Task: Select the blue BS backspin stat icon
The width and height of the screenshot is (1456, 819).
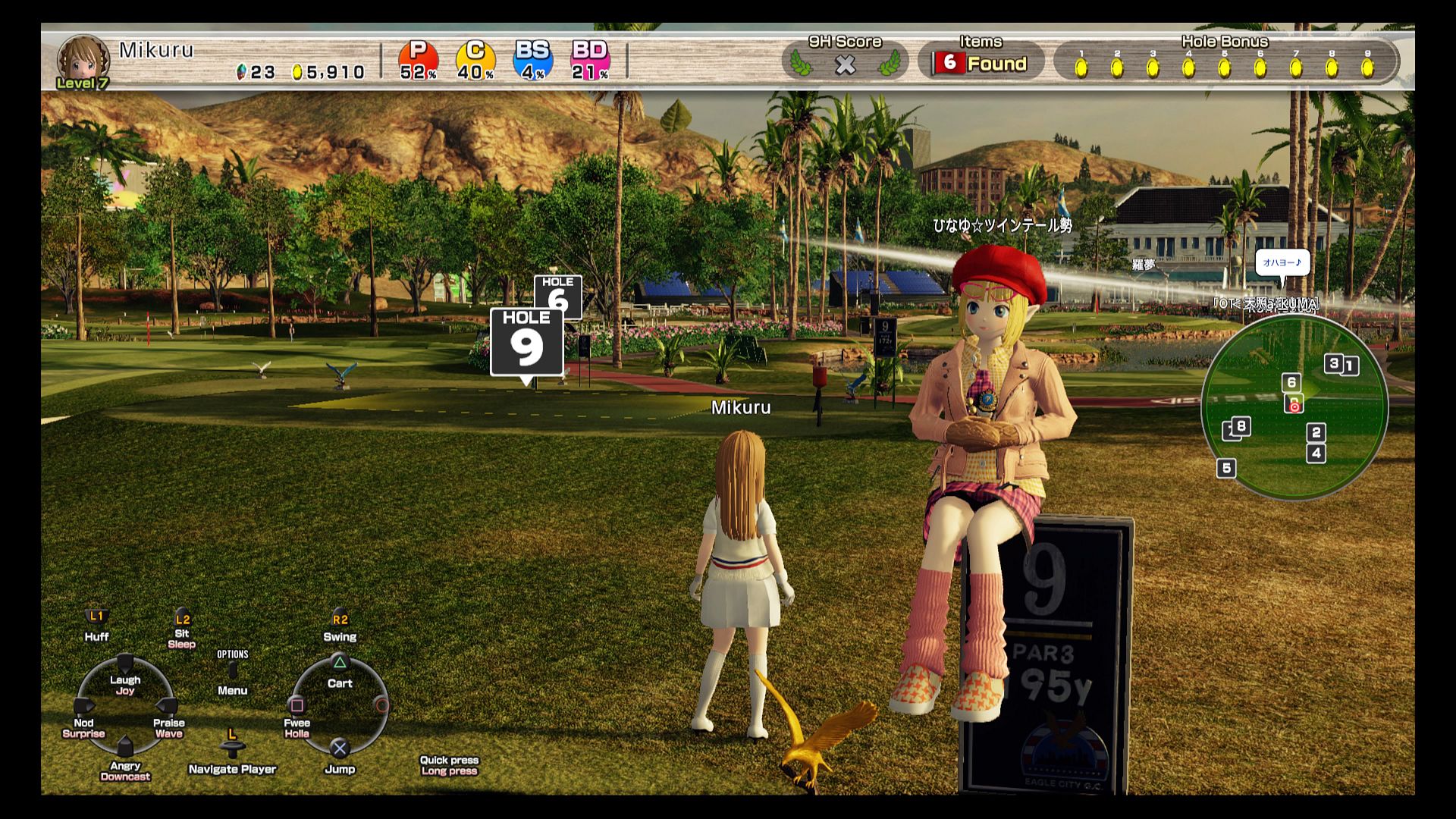Action: 532,60
